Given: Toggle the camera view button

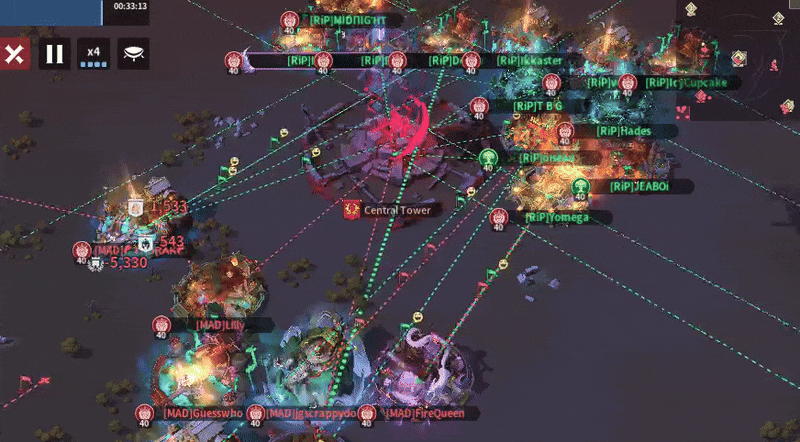Looking at the screenshot, I should coord(134,53).
